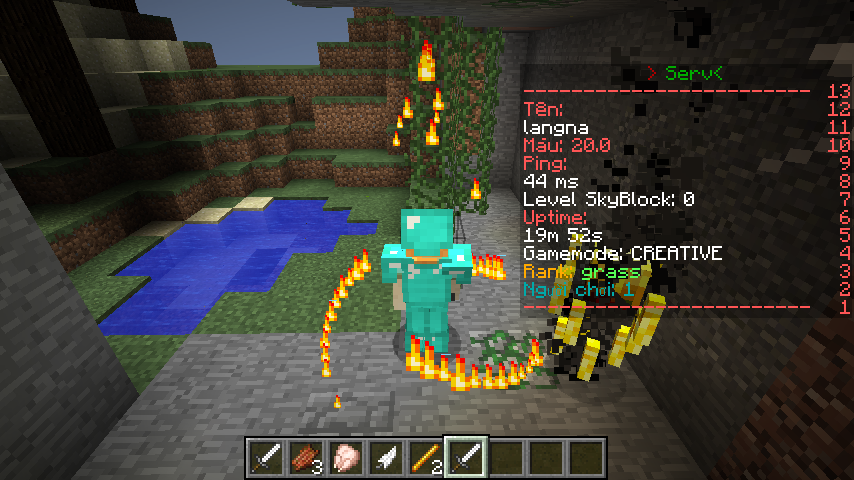The width and height of the screenshot is (854, 480).
Task: Select the blaze rod stack of two
Action: (x=425, y=458)
